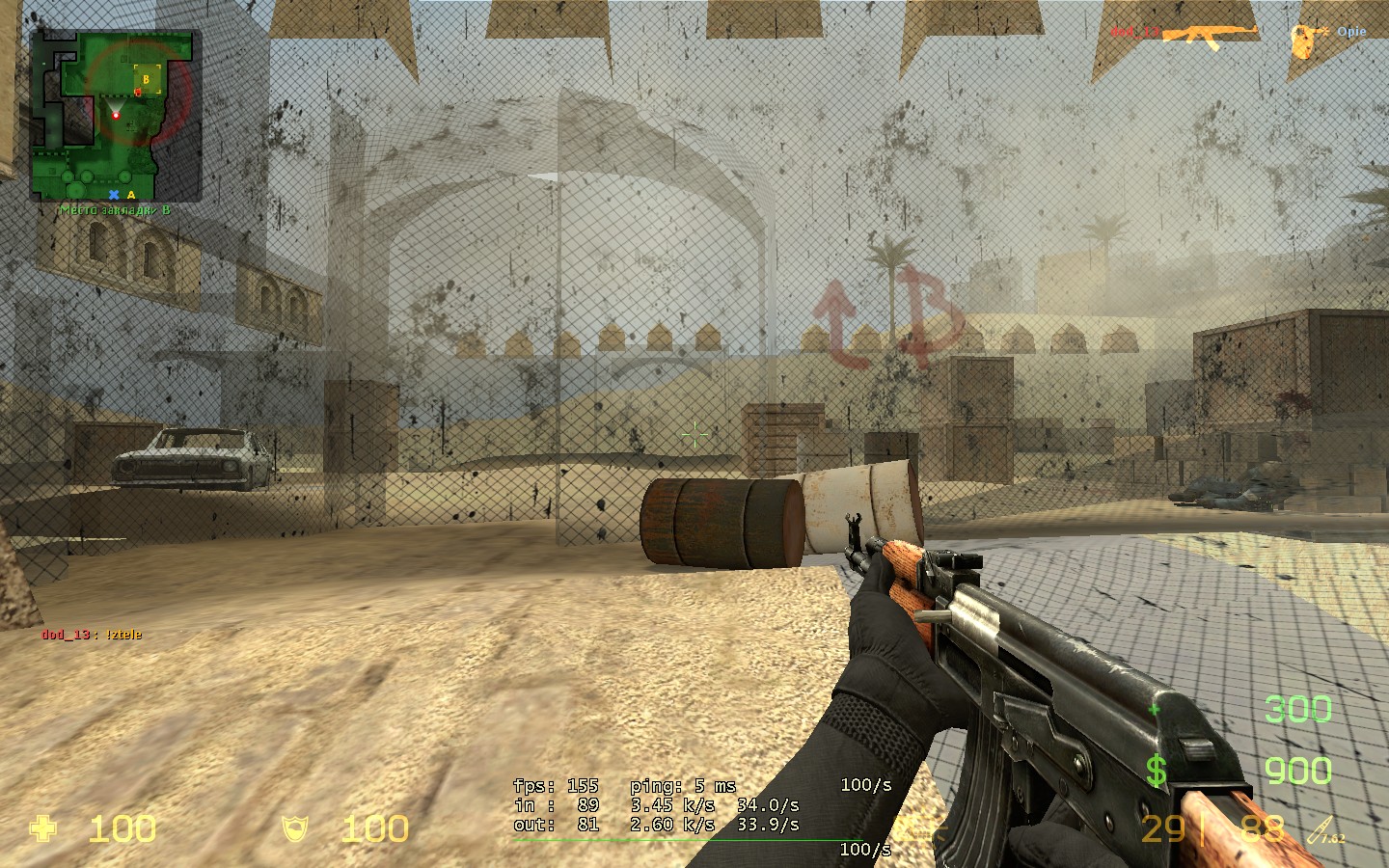Screen dimensions: 1389x868
Task: Click the armor shield icon
Action: (293, 828)
